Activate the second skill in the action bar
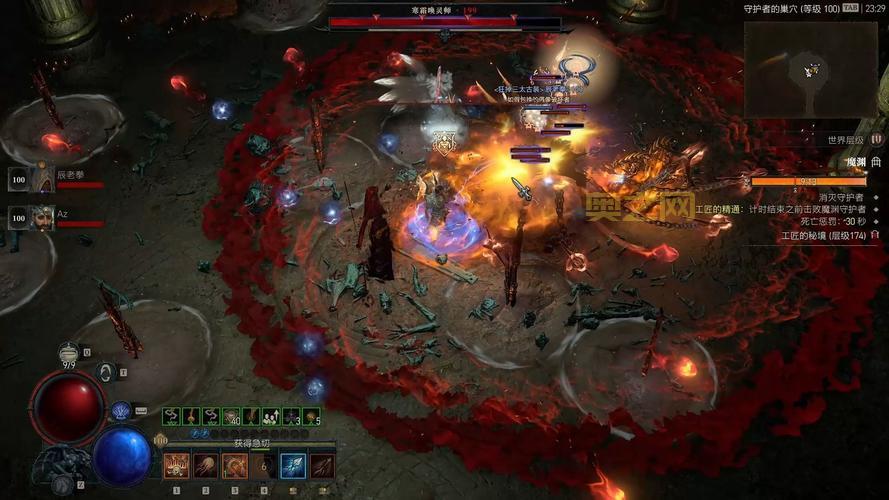Viewport: 889px width, 500px height. tap(205, 465)
